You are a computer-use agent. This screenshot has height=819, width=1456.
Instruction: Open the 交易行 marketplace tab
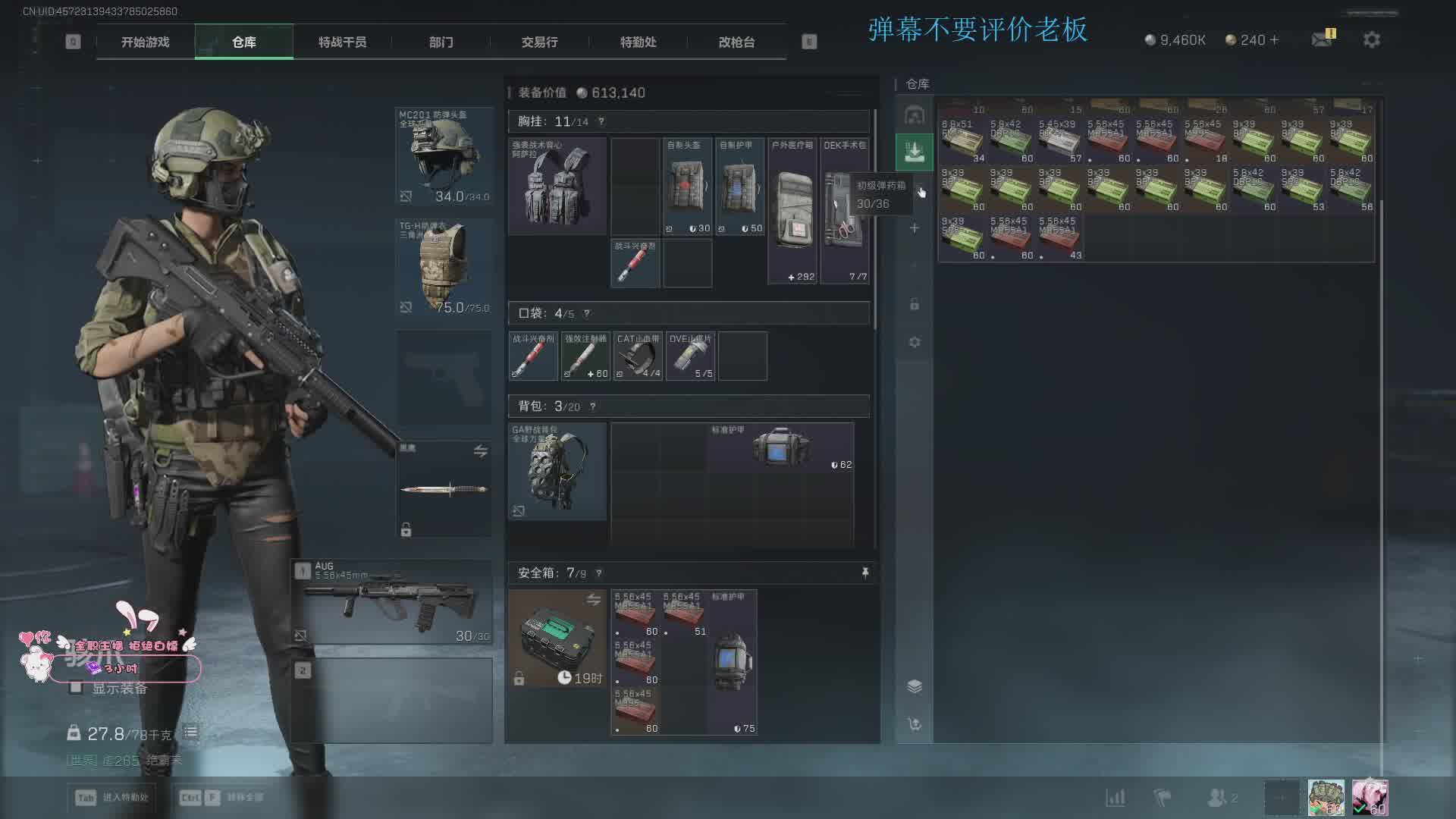click(x=539, y=42)
